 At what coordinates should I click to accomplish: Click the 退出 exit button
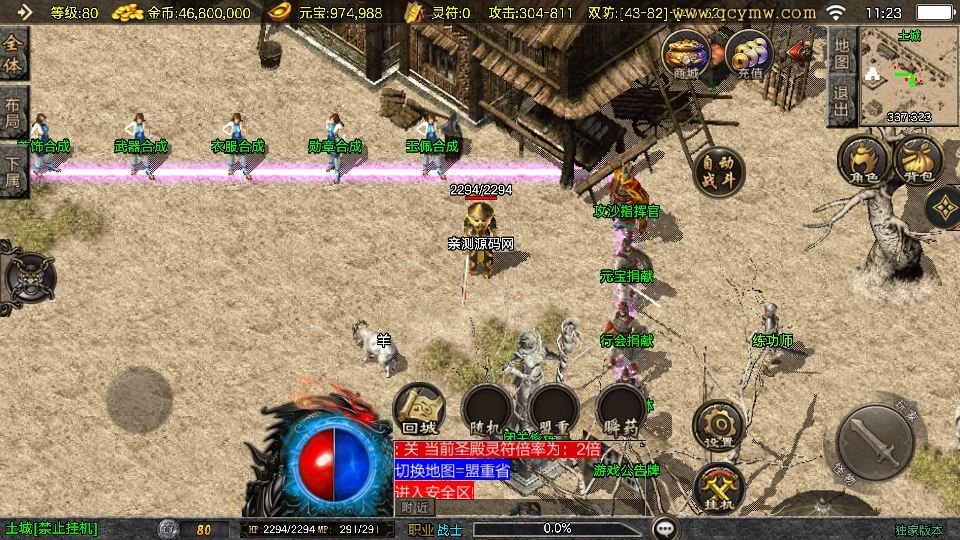click(841, 103)
